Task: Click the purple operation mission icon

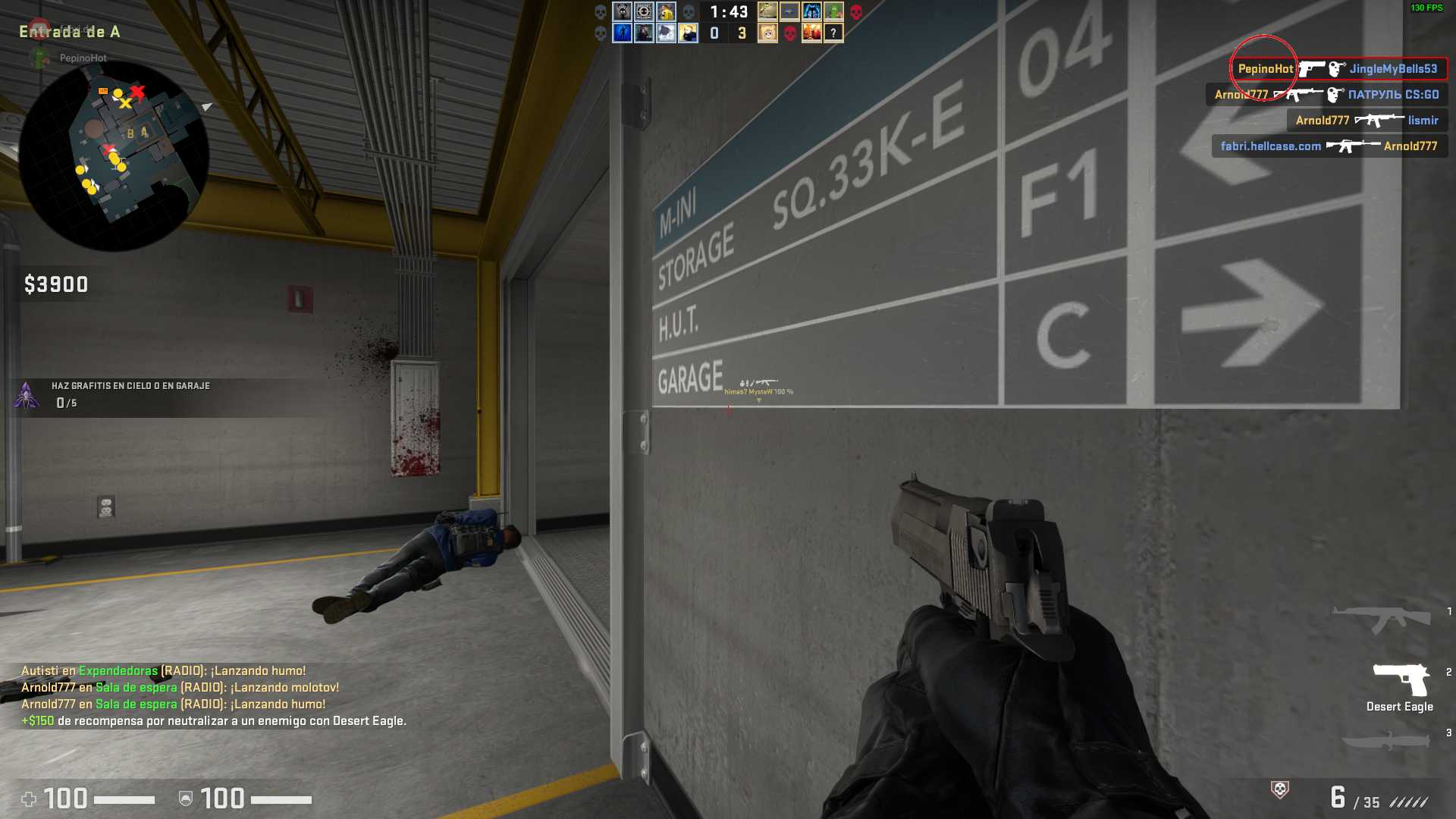Action: pos(27,395)
